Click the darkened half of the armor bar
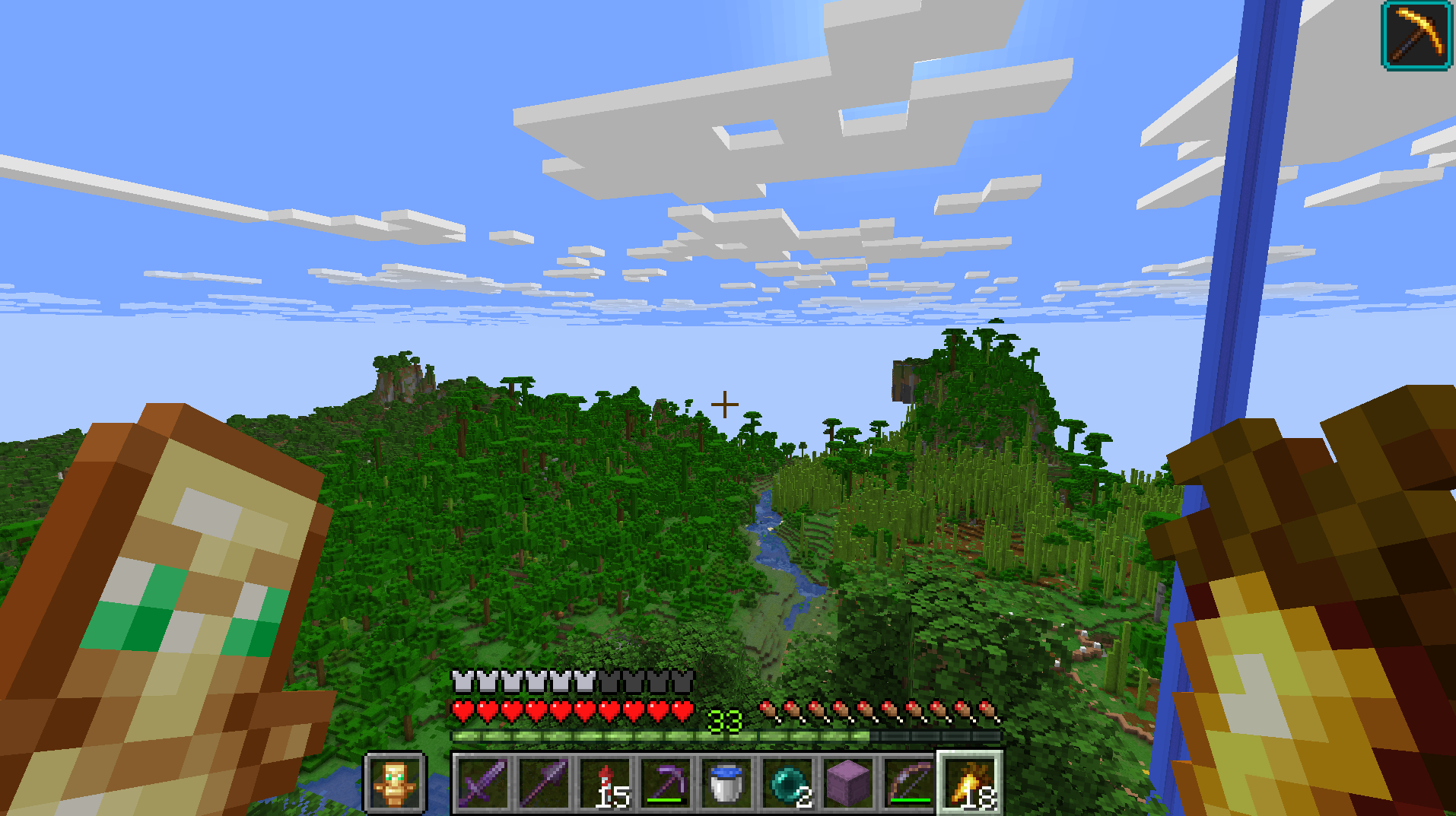This screenshot has width=1456, height=816. click(x=647, y=682)
